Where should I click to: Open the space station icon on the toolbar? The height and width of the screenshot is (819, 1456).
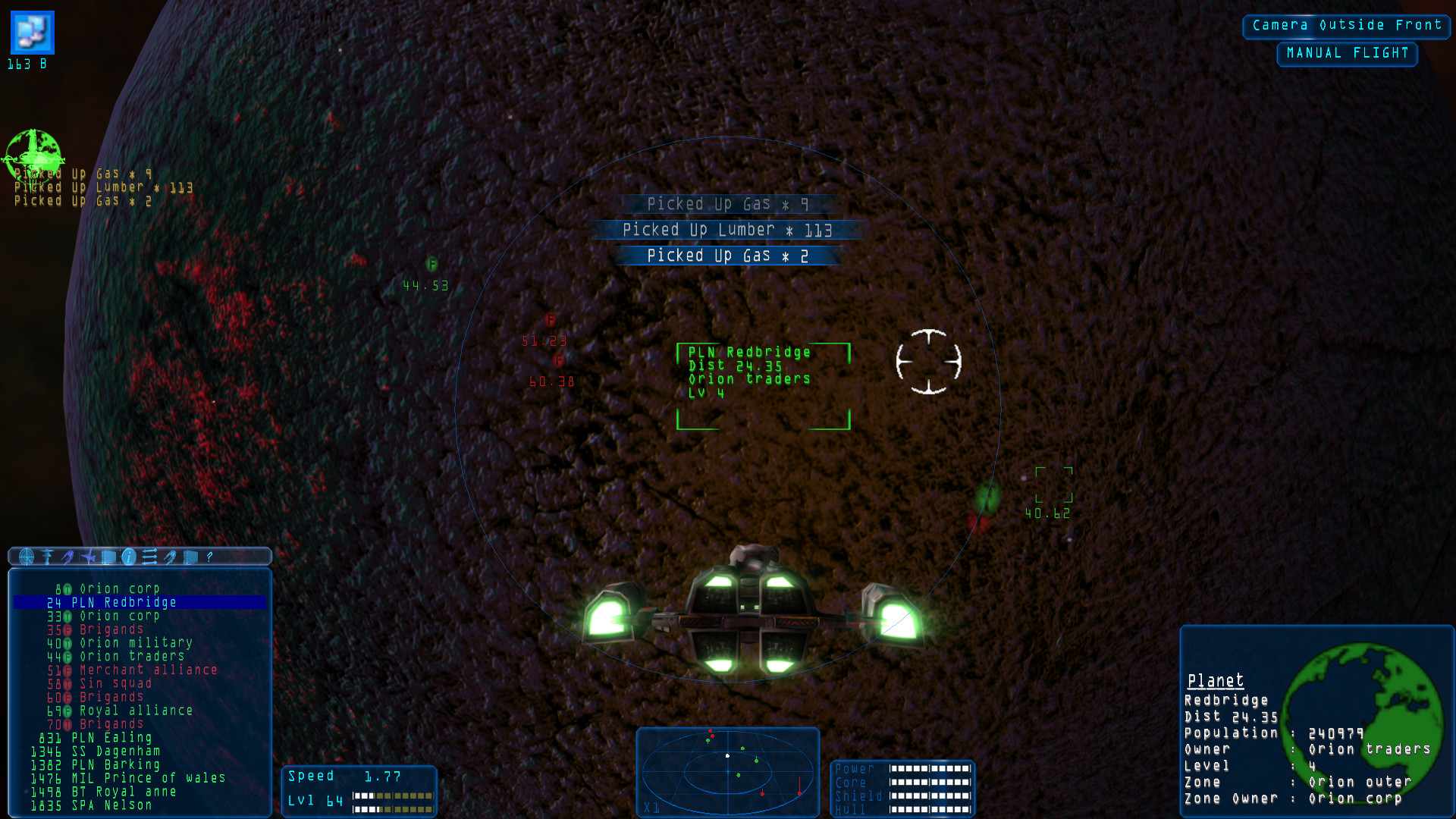[47, 557]
